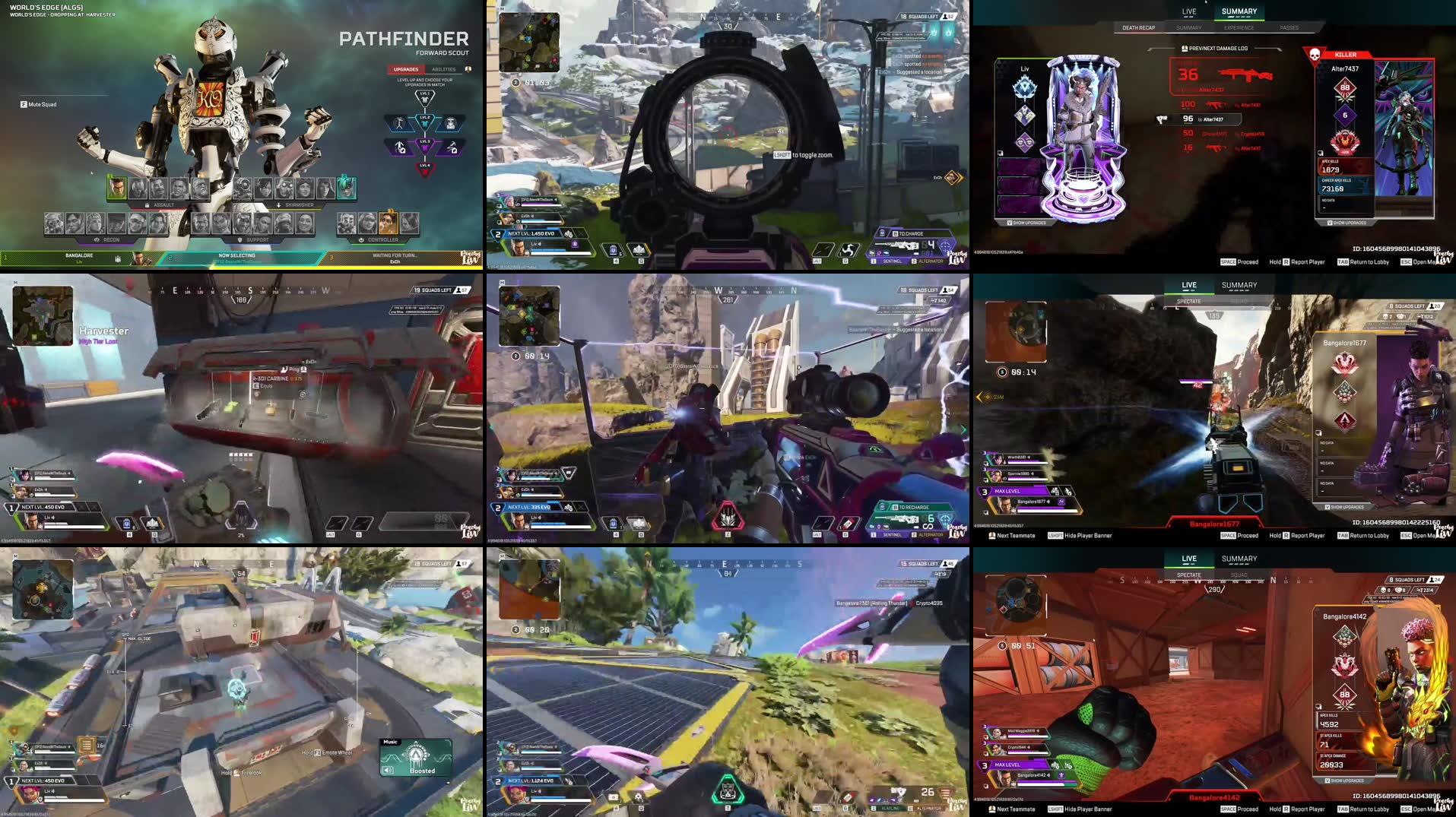Switch to the SUMMARY tab on death recap
This screenshot has width=1456, height=817.
[1188, 27]
